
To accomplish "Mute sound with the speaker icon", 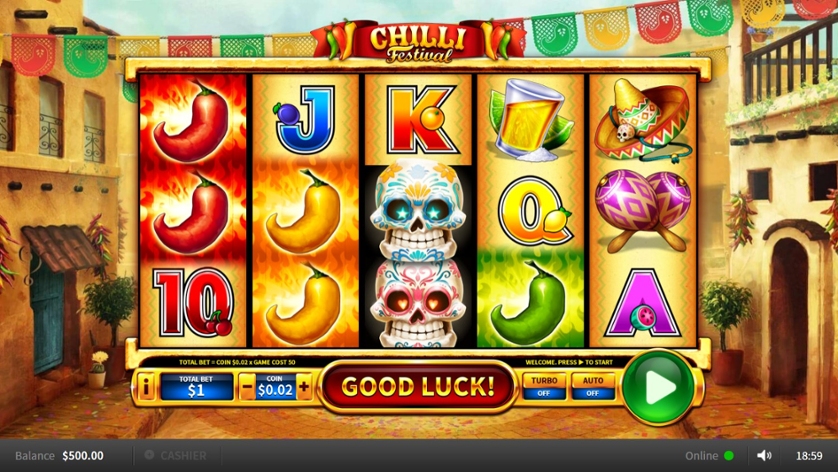I will [764, 456].
